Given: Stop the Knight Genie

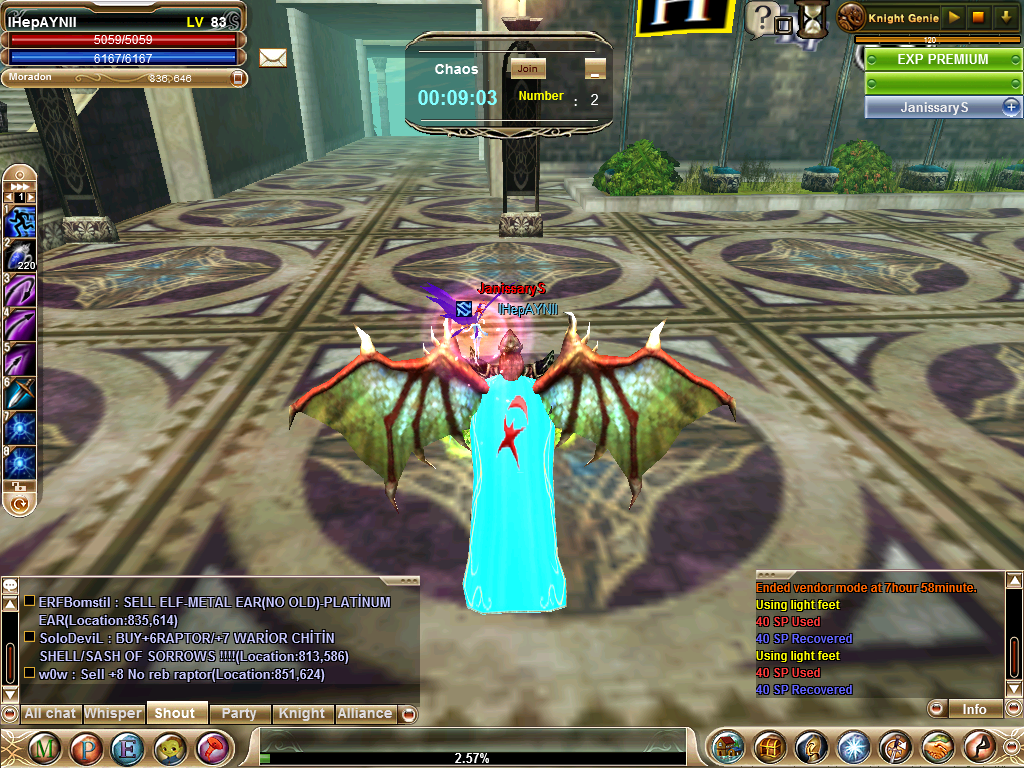Looking at the screenshot, I should pos(979,17).
